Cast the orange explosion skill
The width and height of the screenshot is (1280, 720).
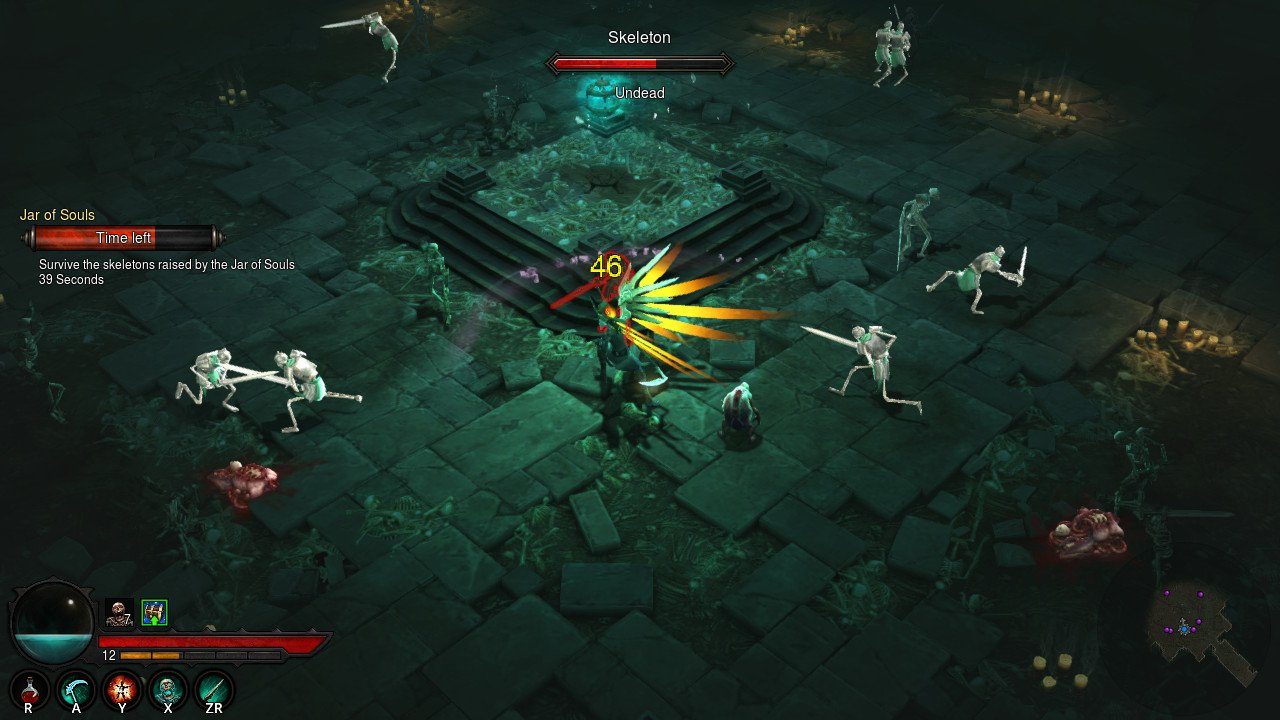pyautogui.click(x=122, y=689)
